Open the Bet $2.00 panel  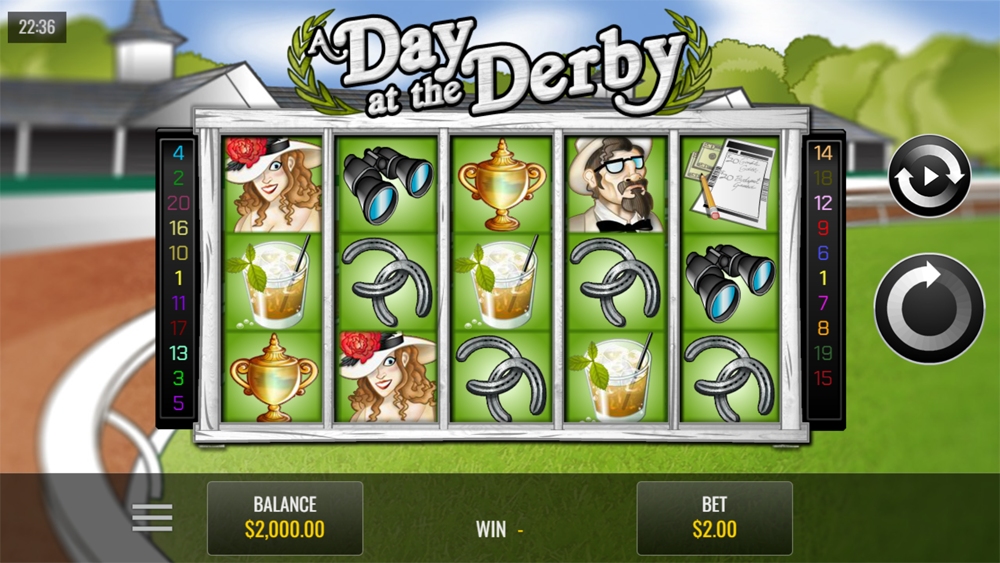click(x=714, y=517)
